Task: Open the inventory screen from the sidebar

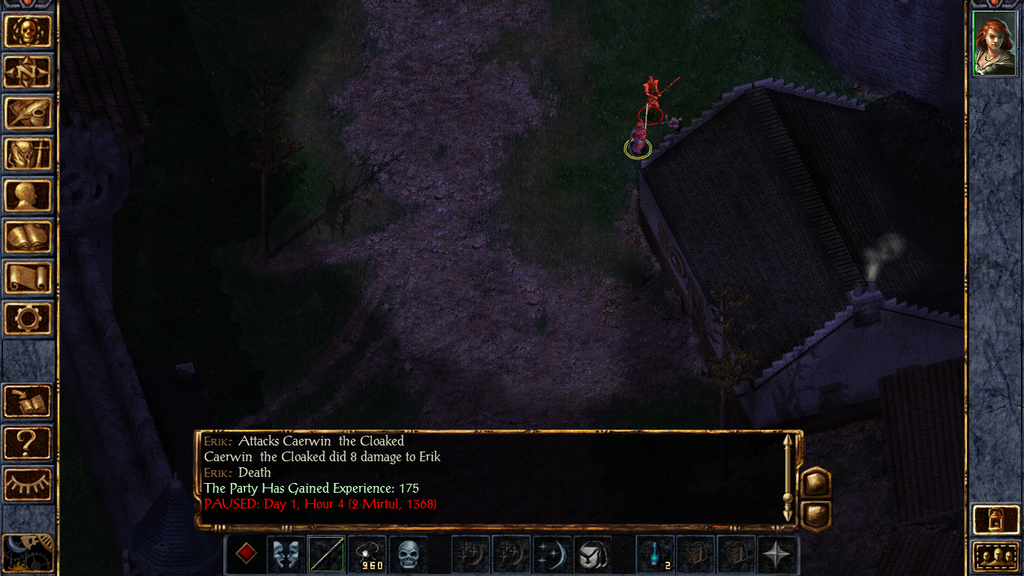Action: (28, 154)
